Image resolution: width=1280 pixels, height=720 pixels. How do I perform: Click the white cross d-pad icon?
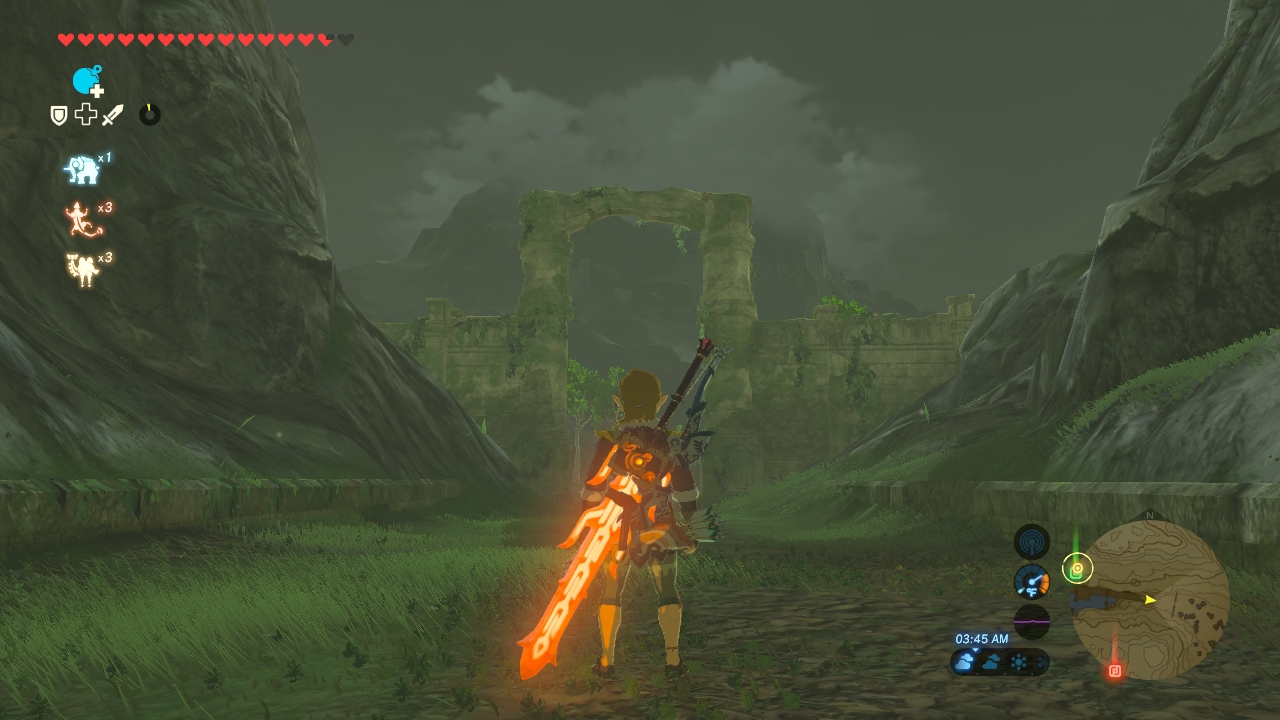pyautogui.click(x=86, y=115)
